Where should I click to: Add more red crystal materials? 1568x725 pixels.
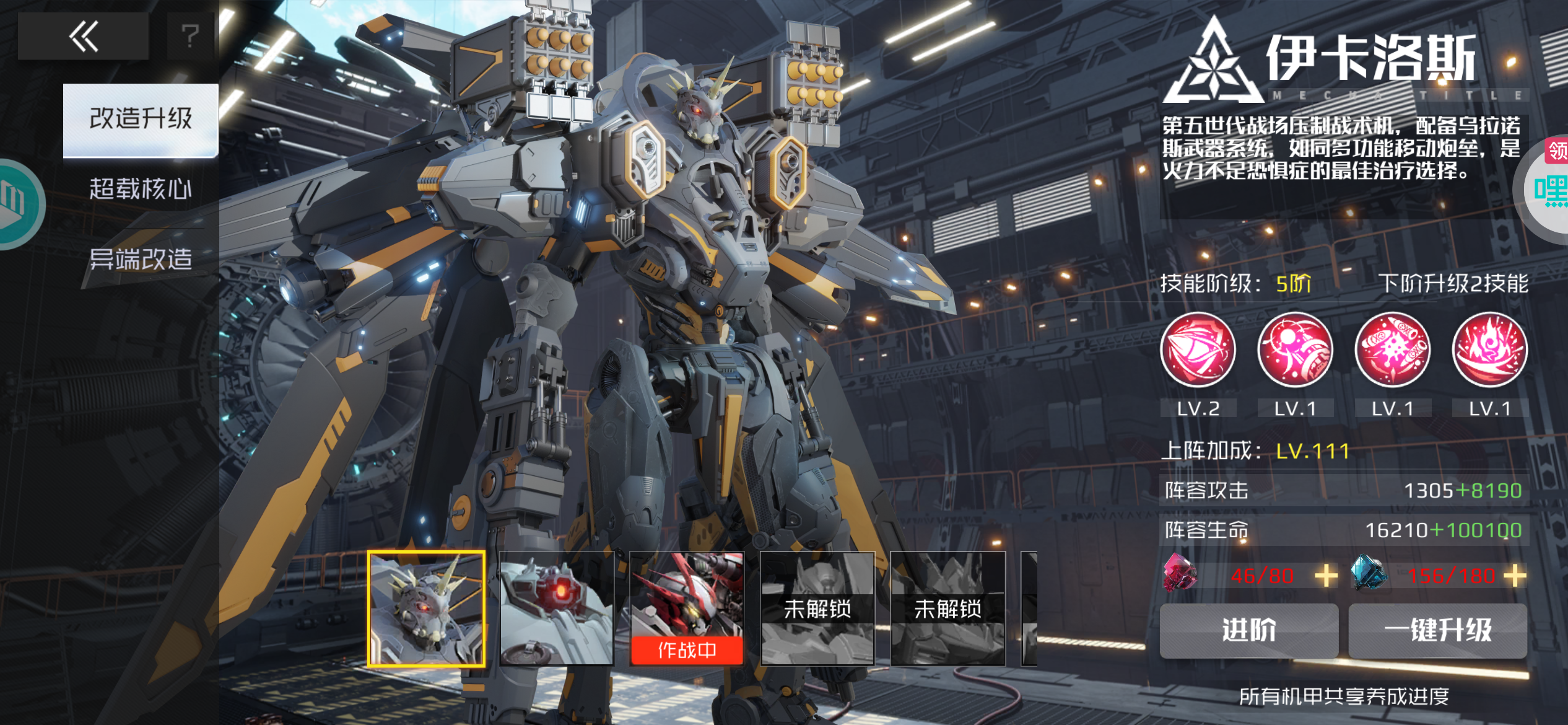pos(1326,576)
